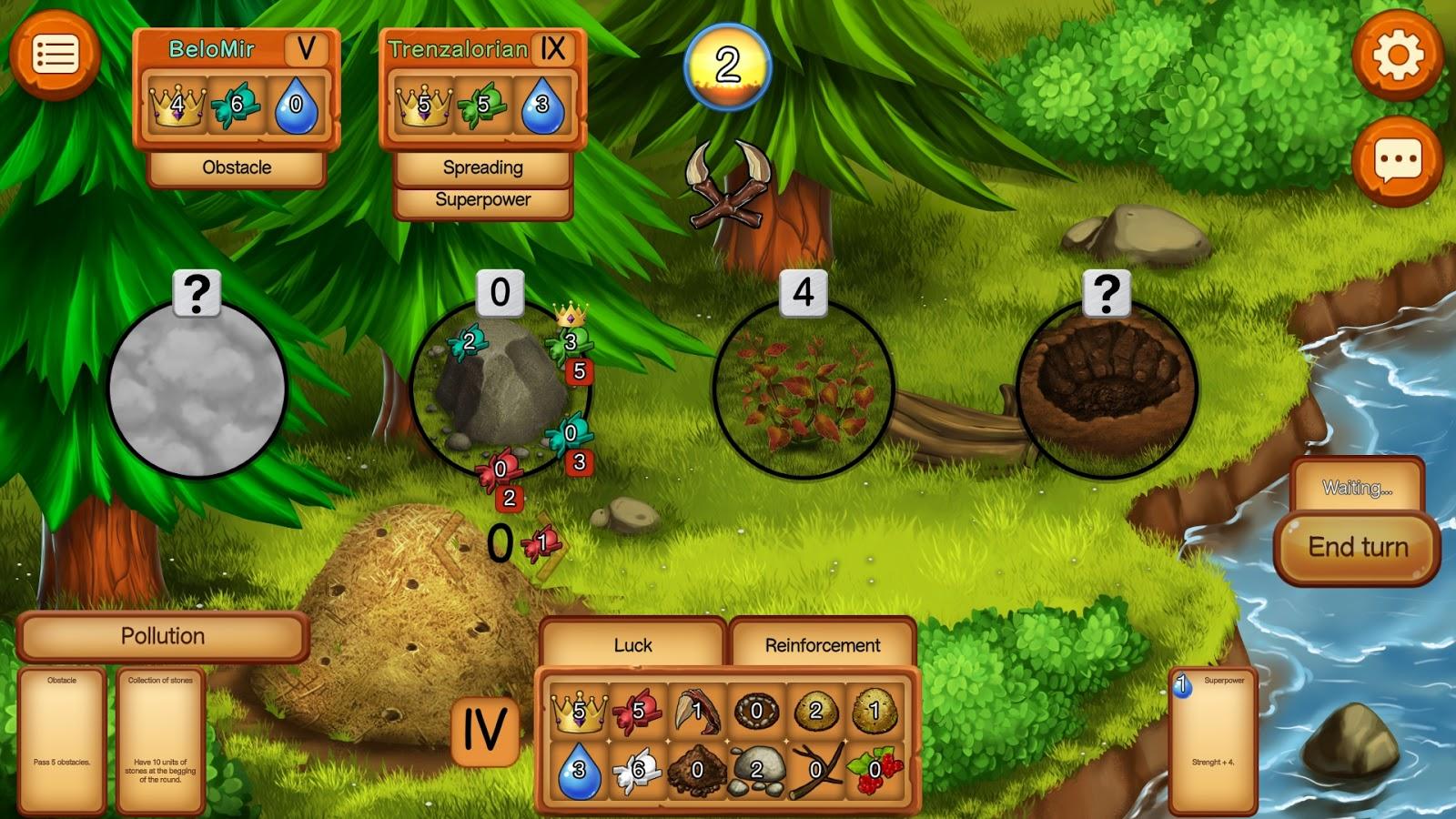Play the Superpower card
The width and height of the screenshot is (1456, 819).
pos(1213,741)
